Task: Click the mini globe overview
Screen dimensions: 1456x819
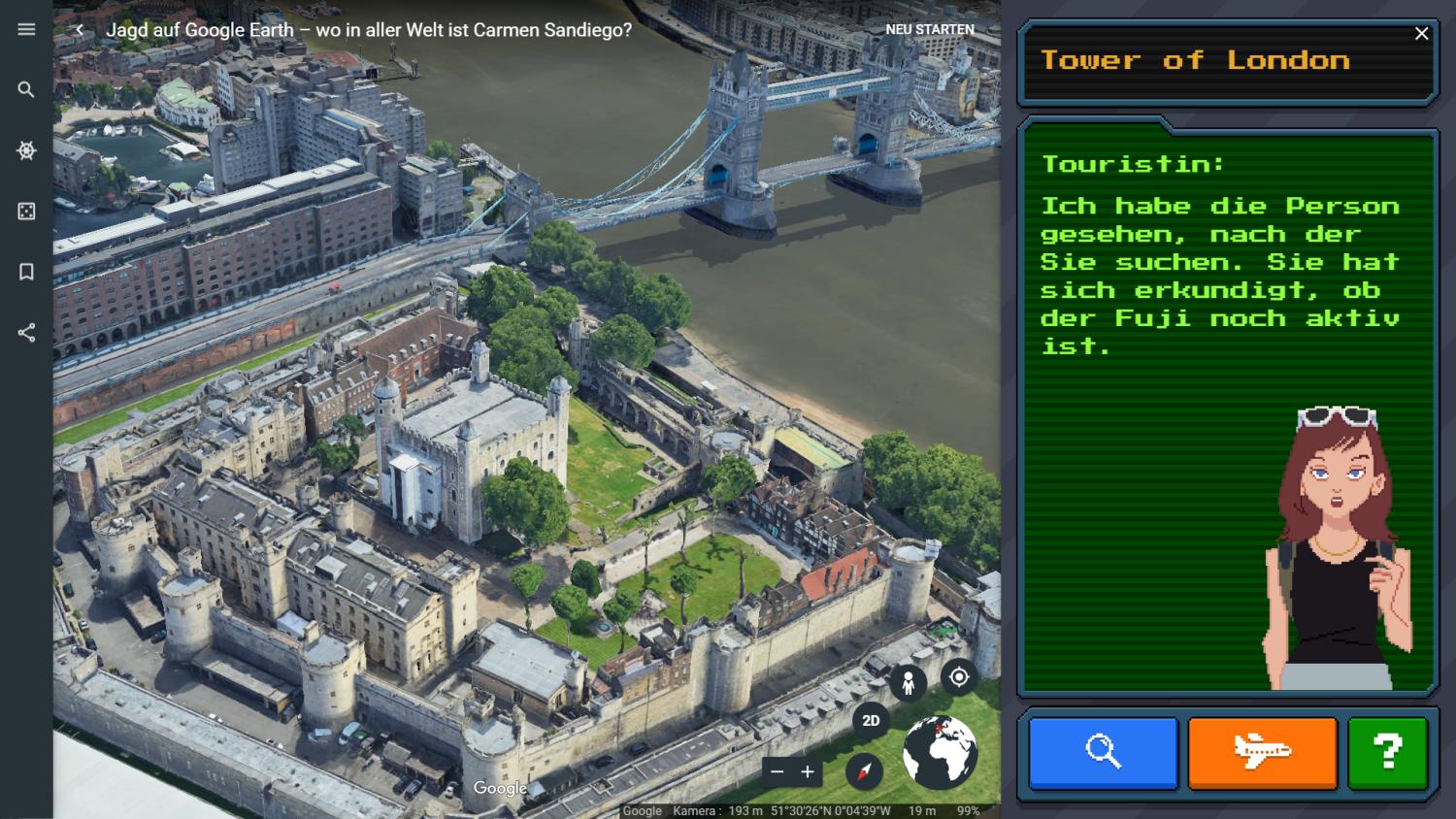Action: [x=940, y=752]
